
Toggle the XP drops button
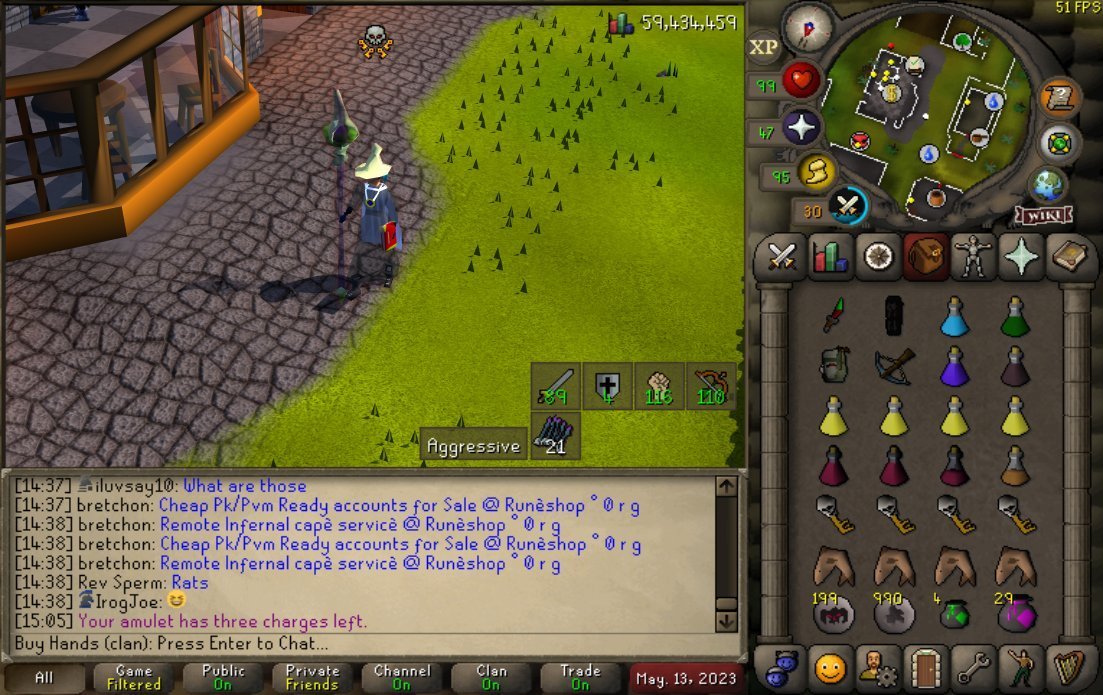(764, 48)
